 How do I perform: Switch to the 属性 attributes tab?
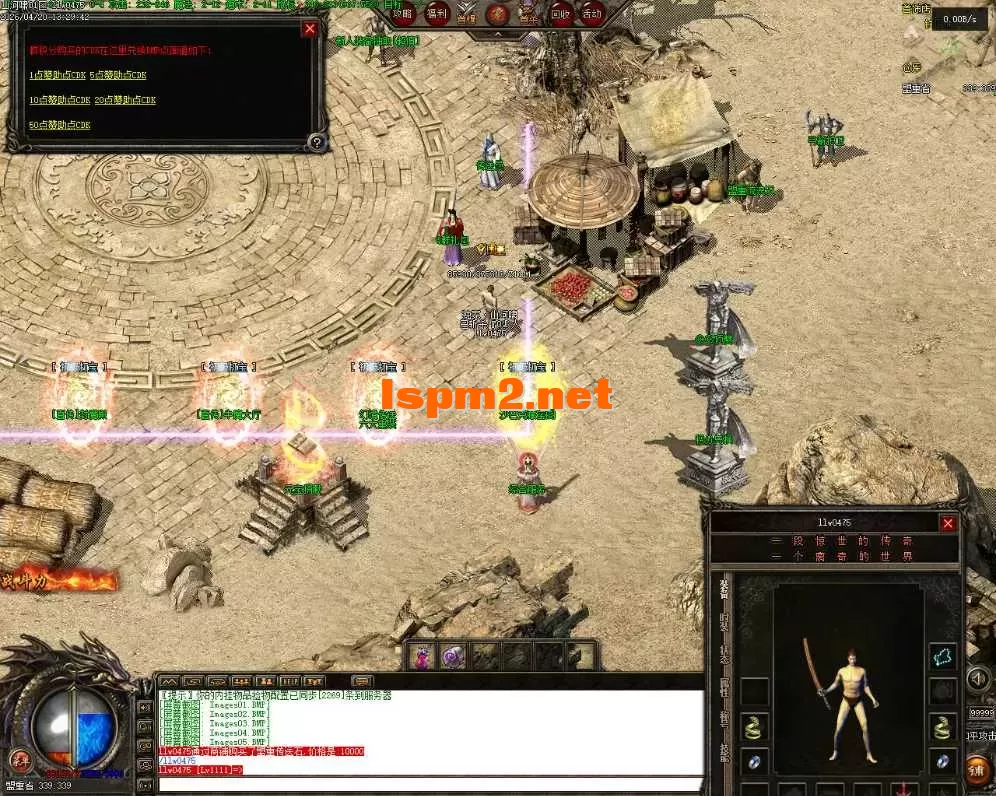(x=724, y=688)
